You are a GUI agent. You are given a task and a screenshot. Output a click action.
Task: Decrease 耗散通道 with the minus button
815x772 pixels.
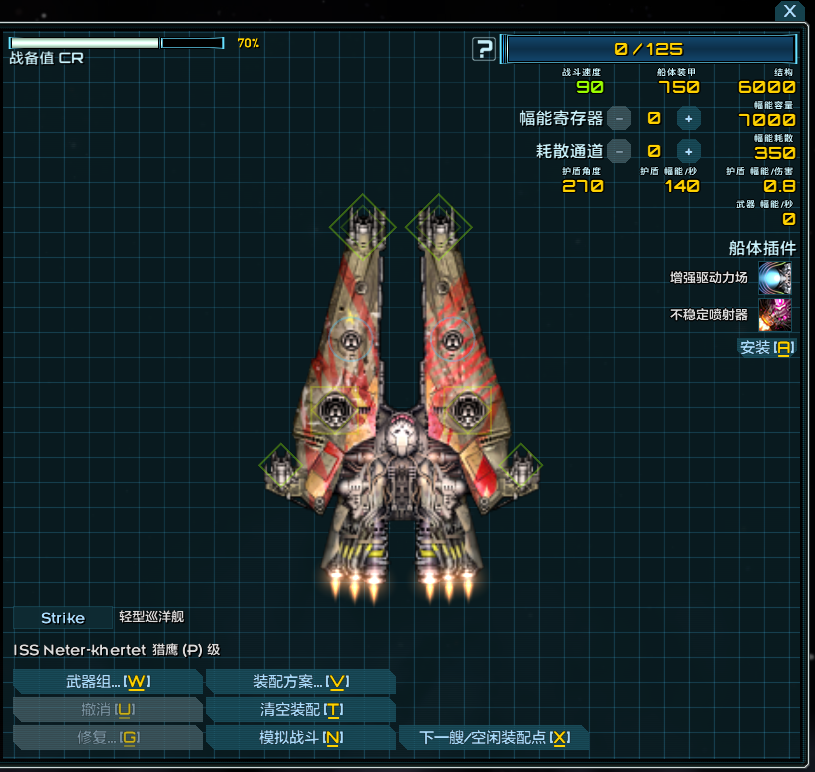point(619,151)
